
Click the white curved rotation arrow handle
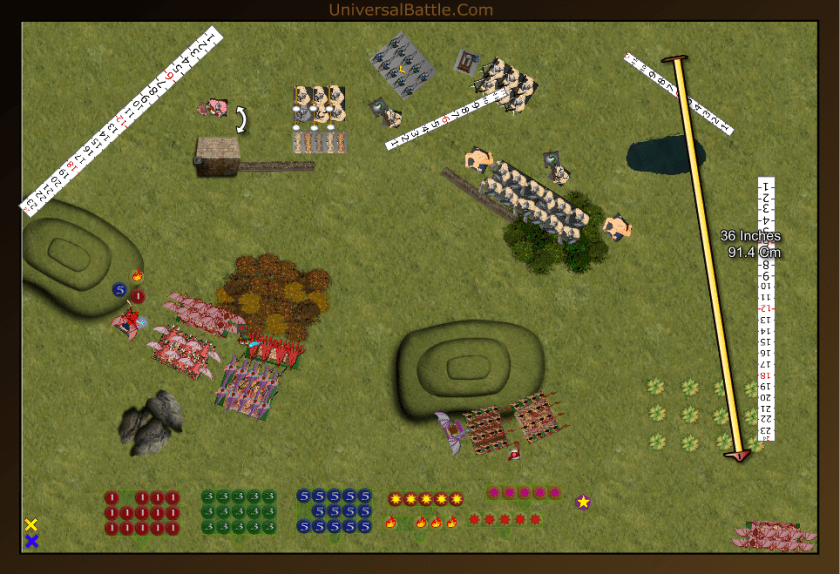tap(240, 120)
